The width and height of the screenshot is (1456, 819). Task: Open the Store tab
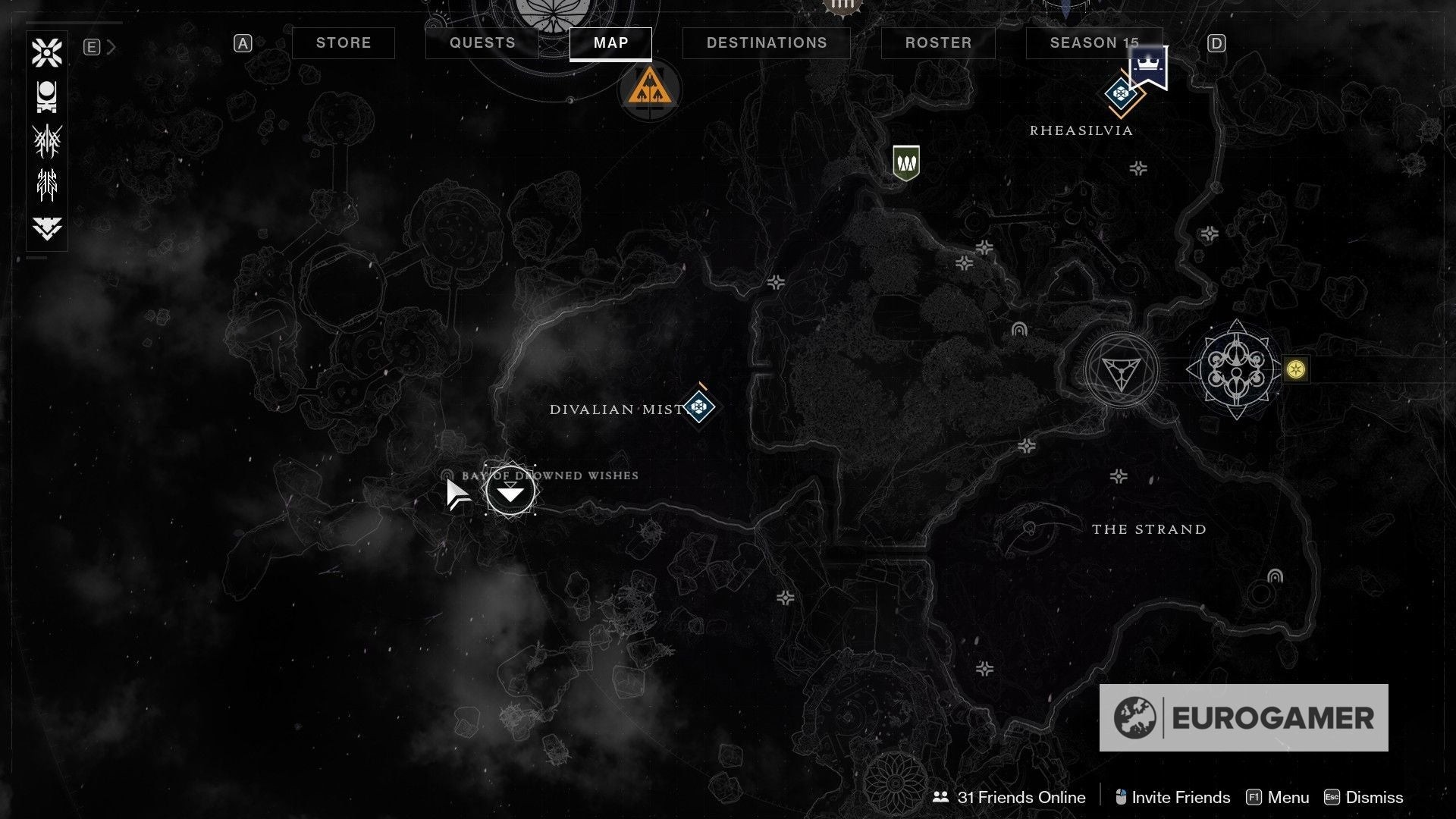(344, 43)
